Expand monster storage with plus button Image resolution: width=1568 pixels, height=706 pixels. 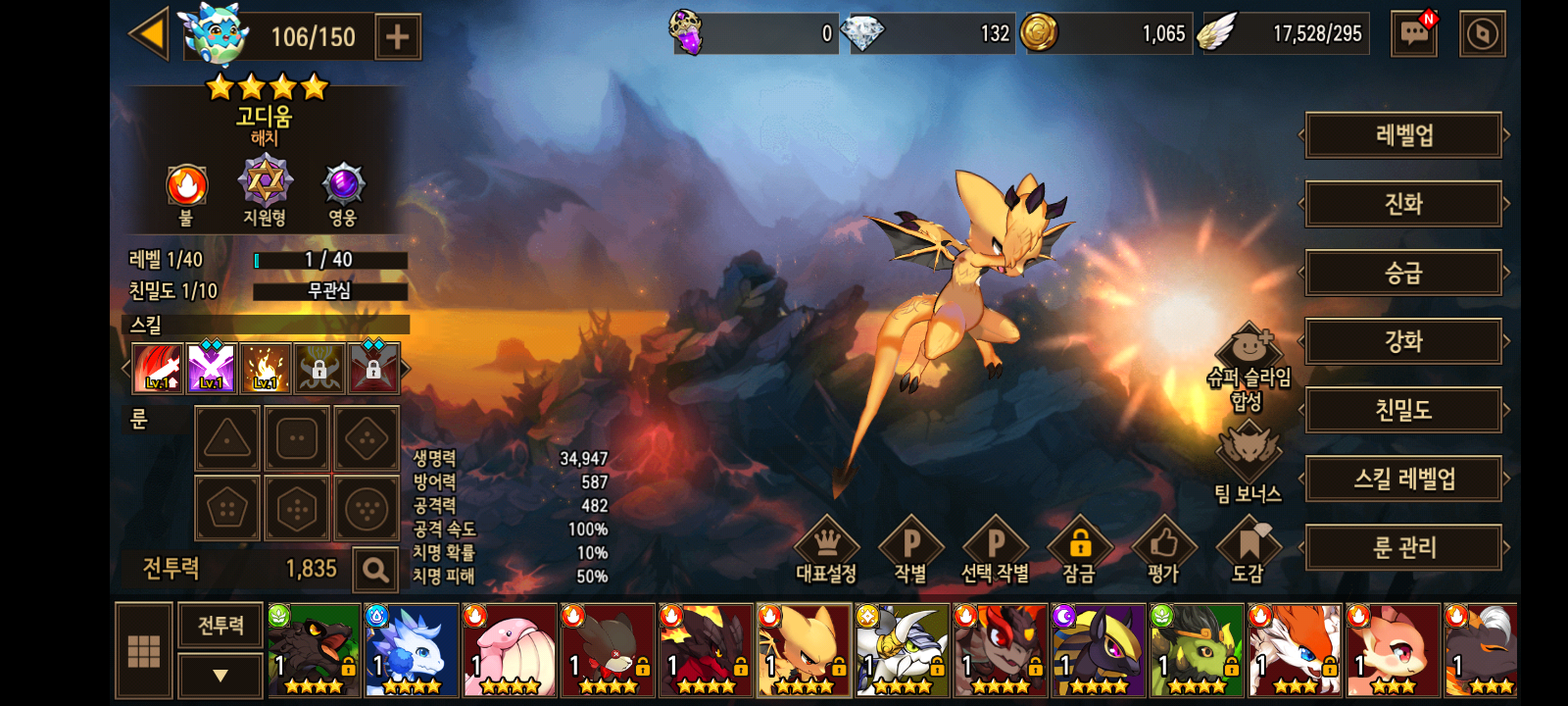[397, 37]
